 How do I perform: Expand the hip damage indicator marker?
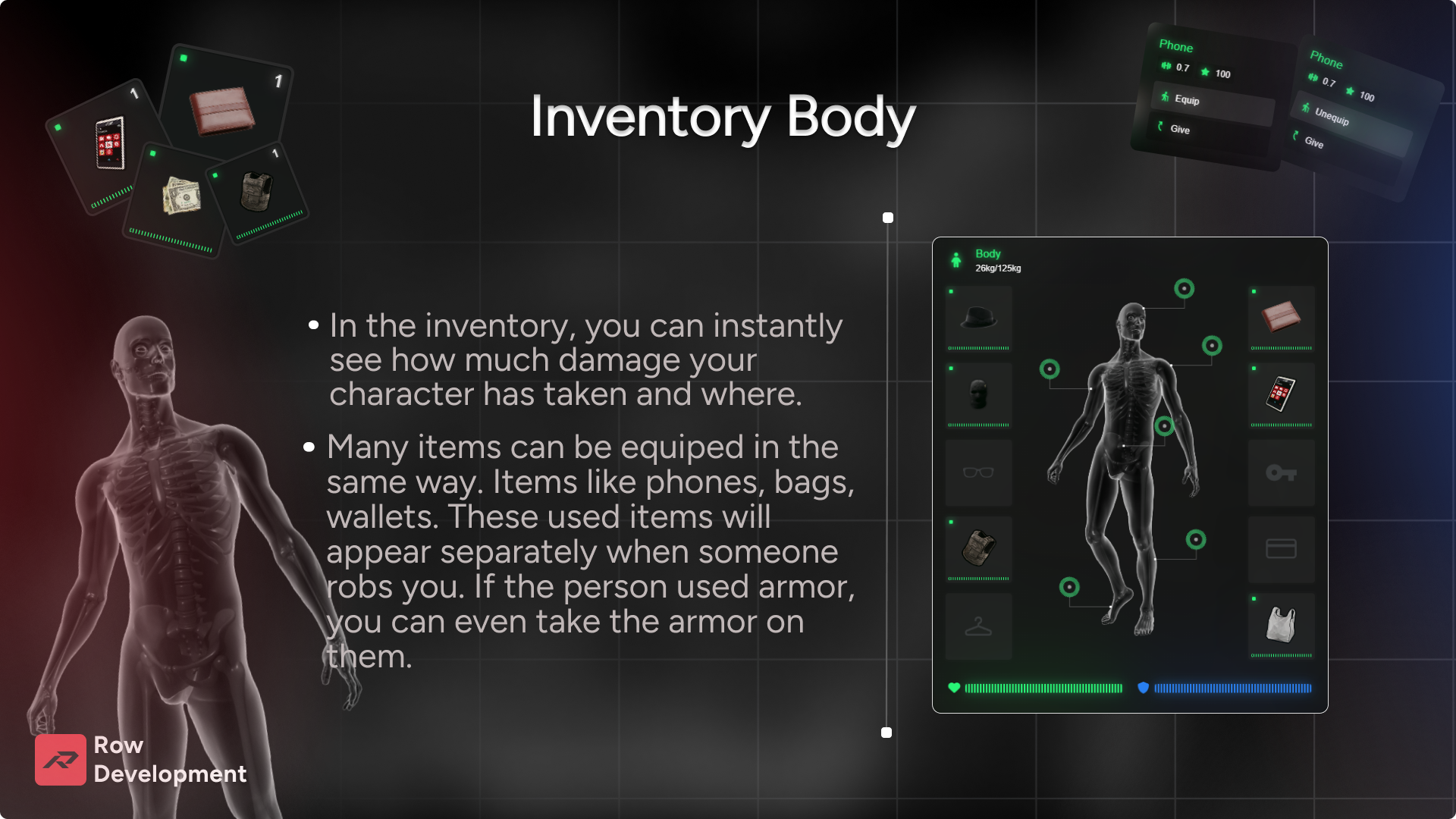point(1165,425)
